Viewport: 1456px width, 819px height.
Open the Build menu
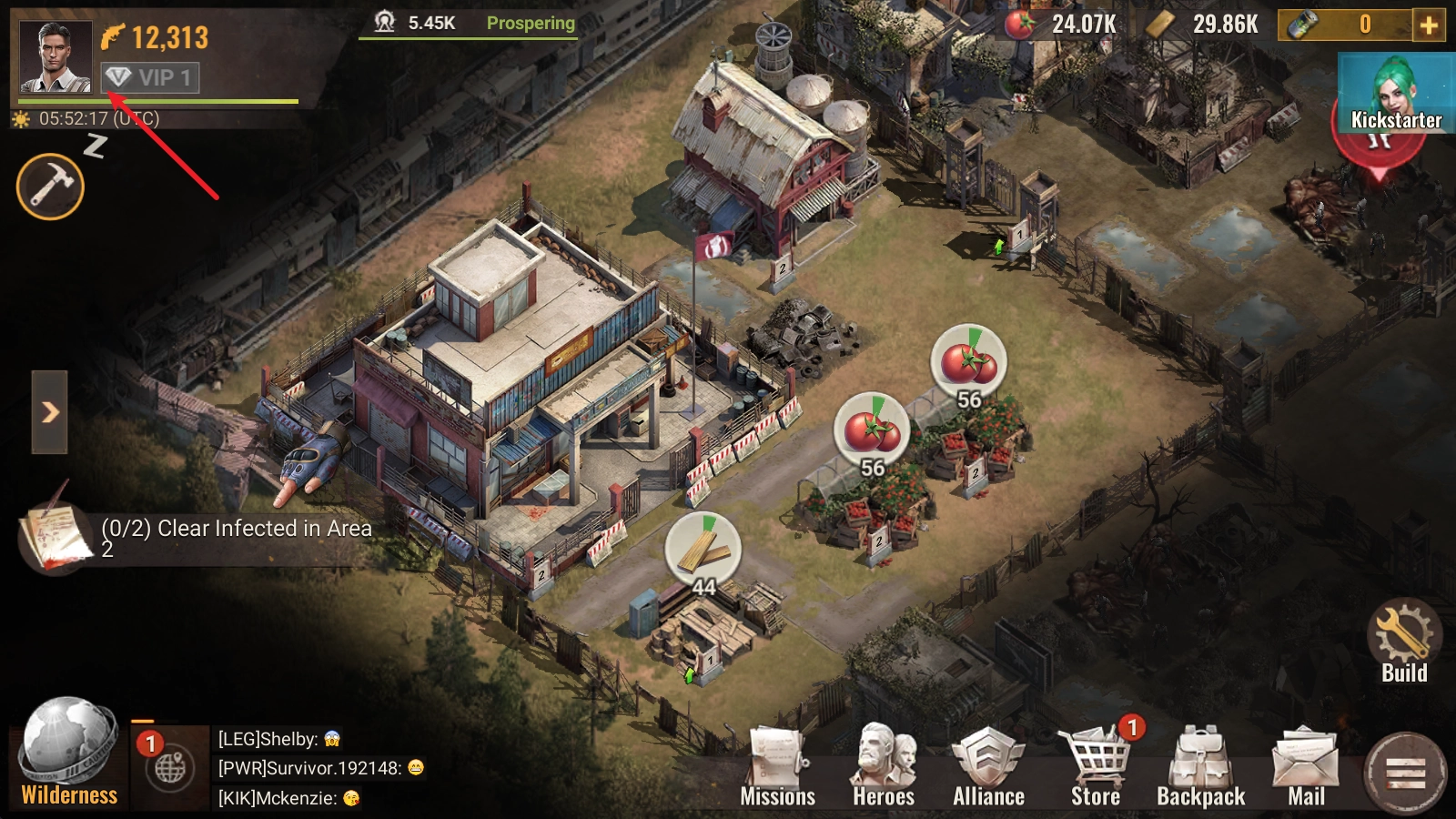1404,642
